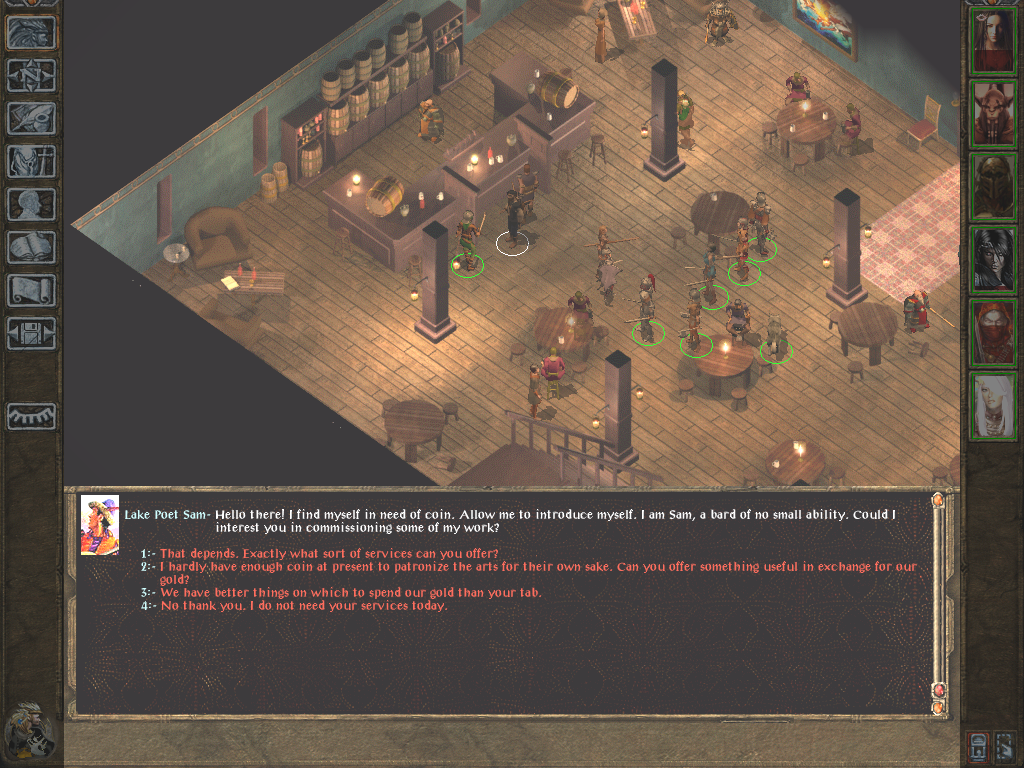This screenshot has width=1024, height=768.
Task: Decline with reply 4 'No thank you'
Action: tap(303, 605)
